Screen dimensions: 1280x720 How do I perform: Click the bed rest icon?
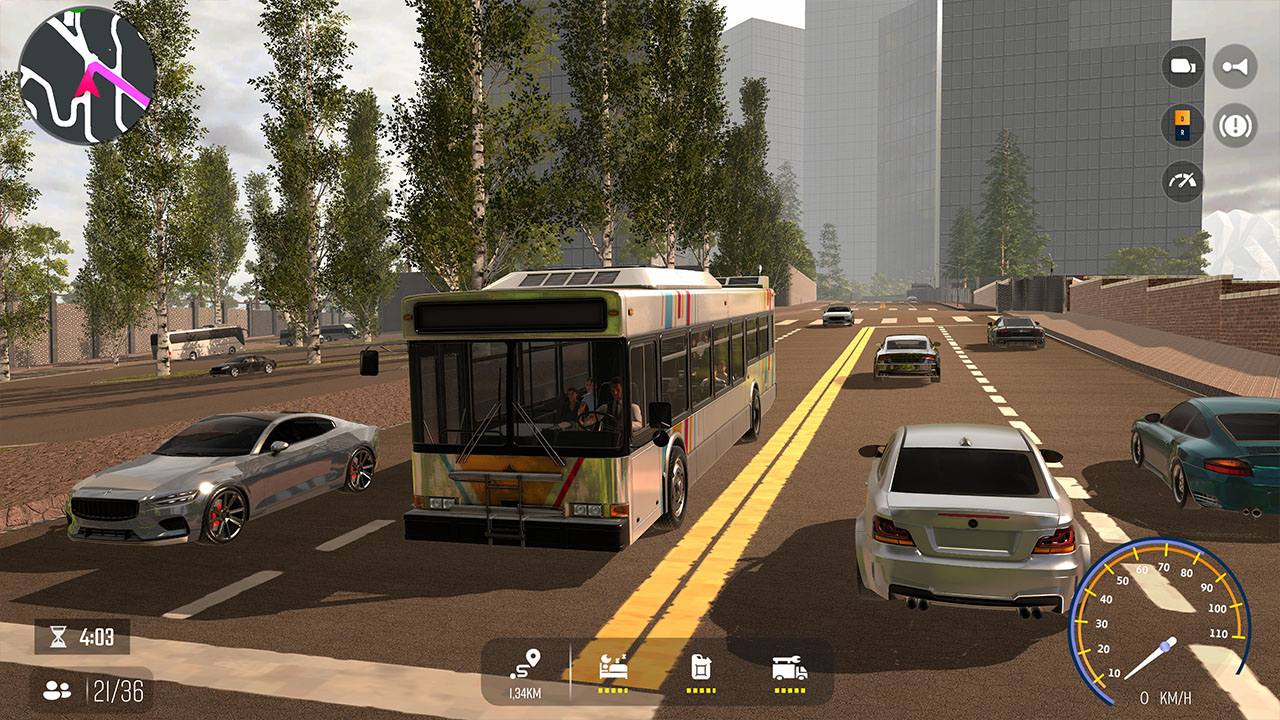pyautogui.click(x=613, y=664)
